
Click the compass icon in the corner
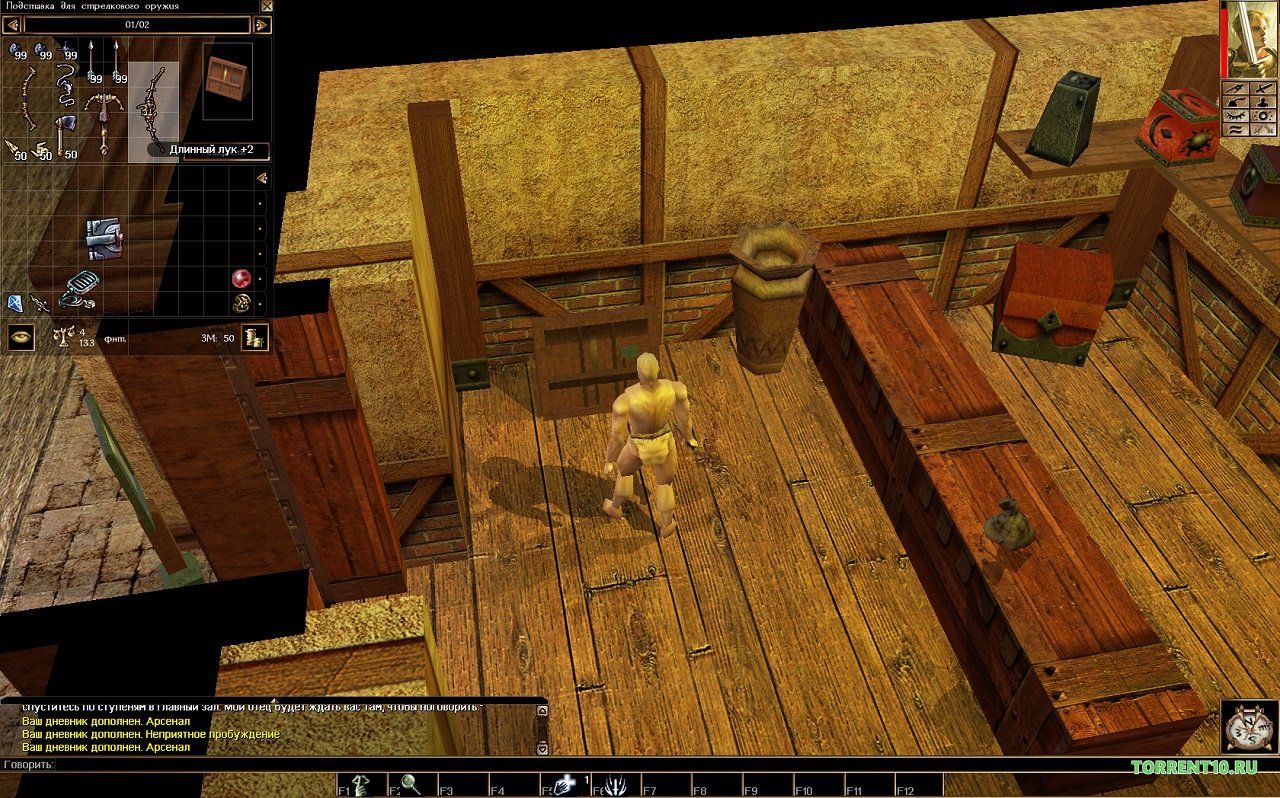[1248, 727]
